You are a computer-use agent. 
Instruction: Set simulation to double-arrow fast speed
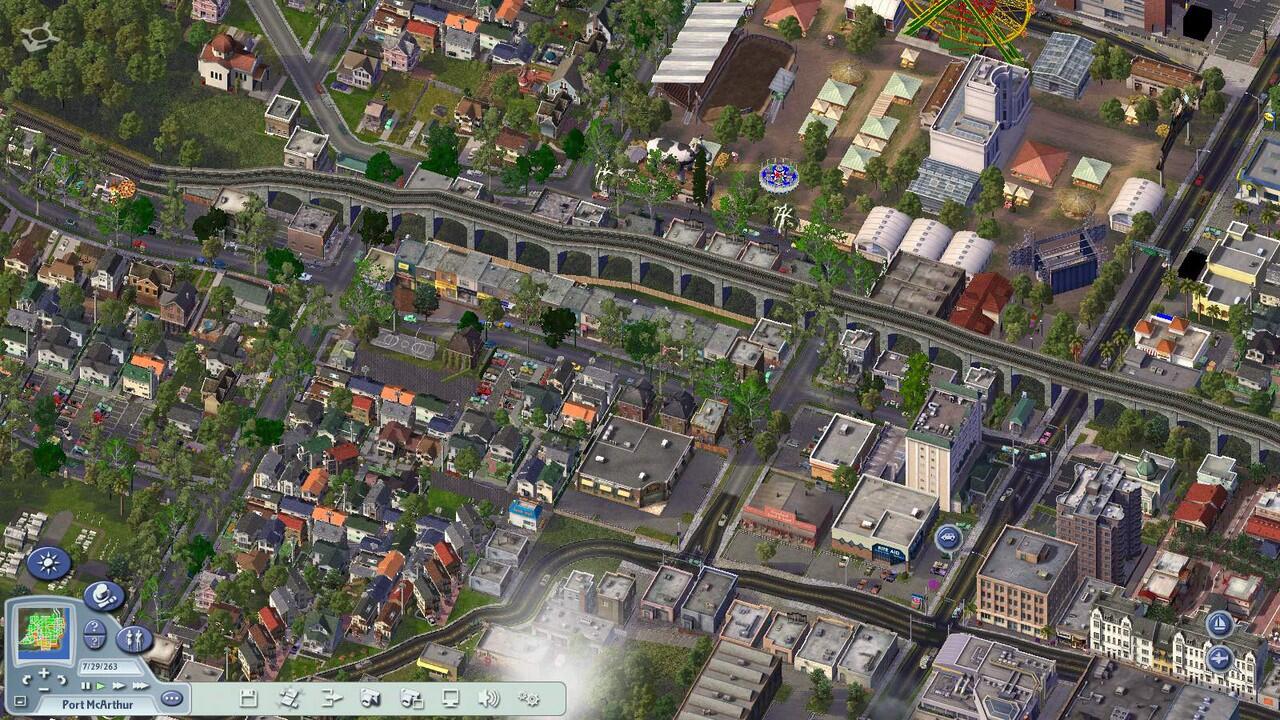coord(118,686)
